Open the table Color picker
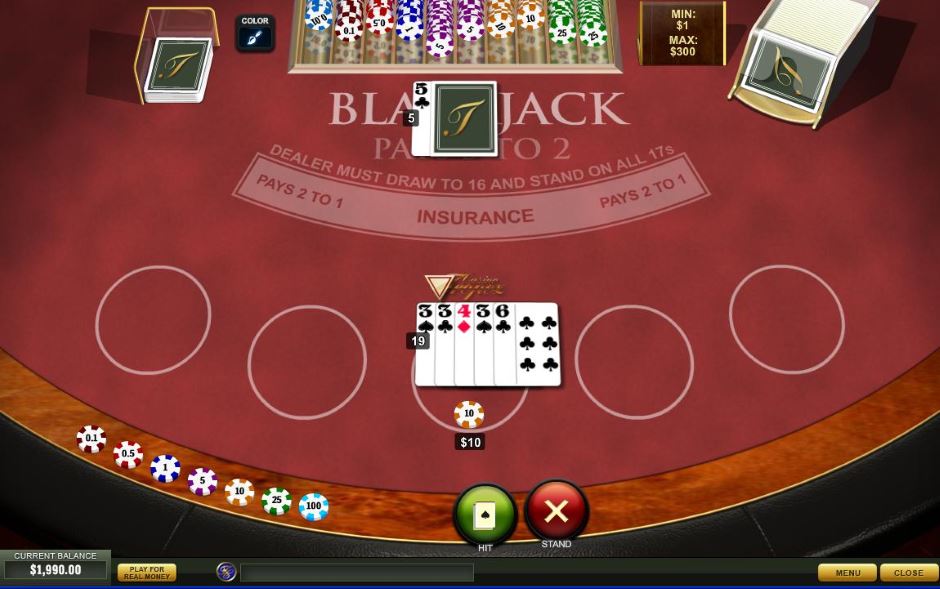Screen dimensions: 940x589 click(255, 34)
